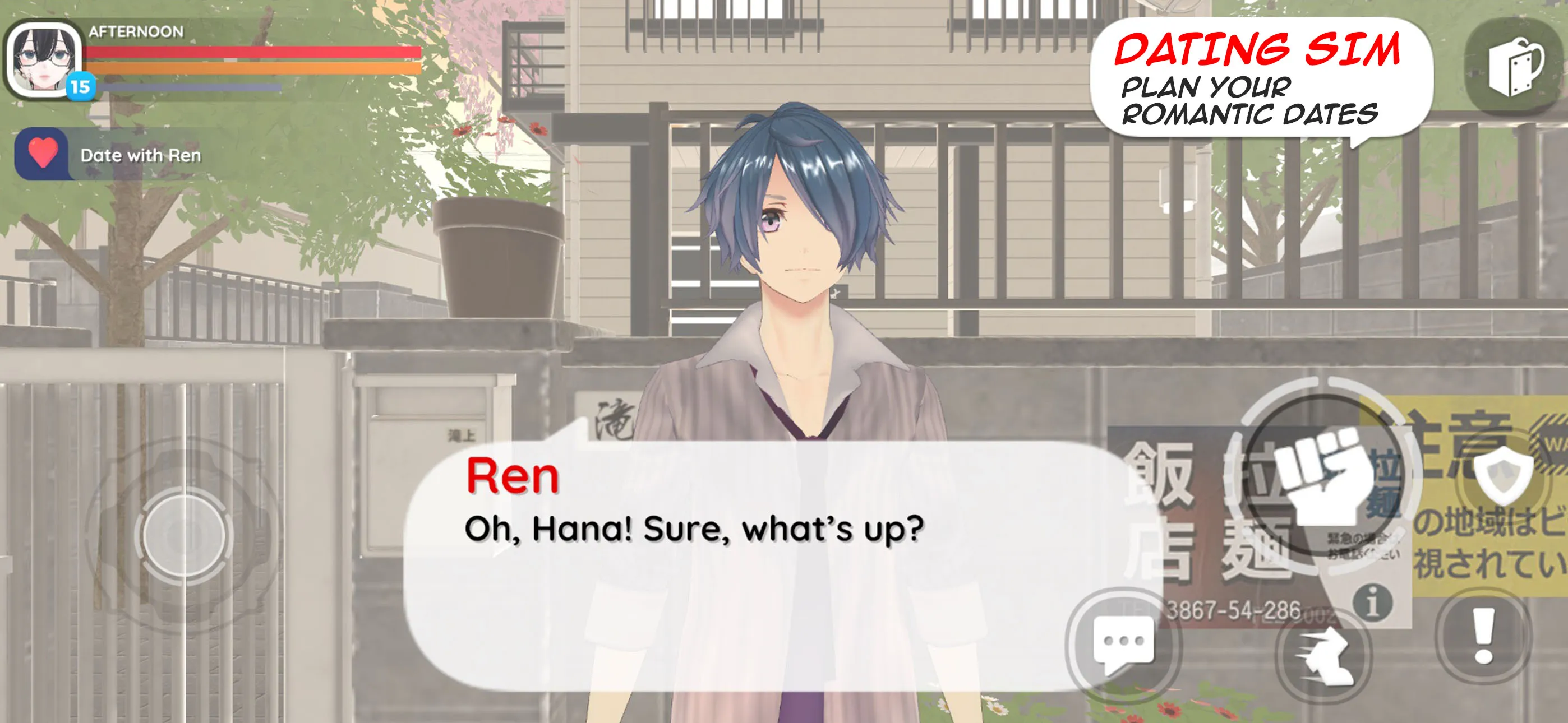1568x723 pixels.
Task: Open the 'Date with Ren' quest banner
Action: click(140, 155)
